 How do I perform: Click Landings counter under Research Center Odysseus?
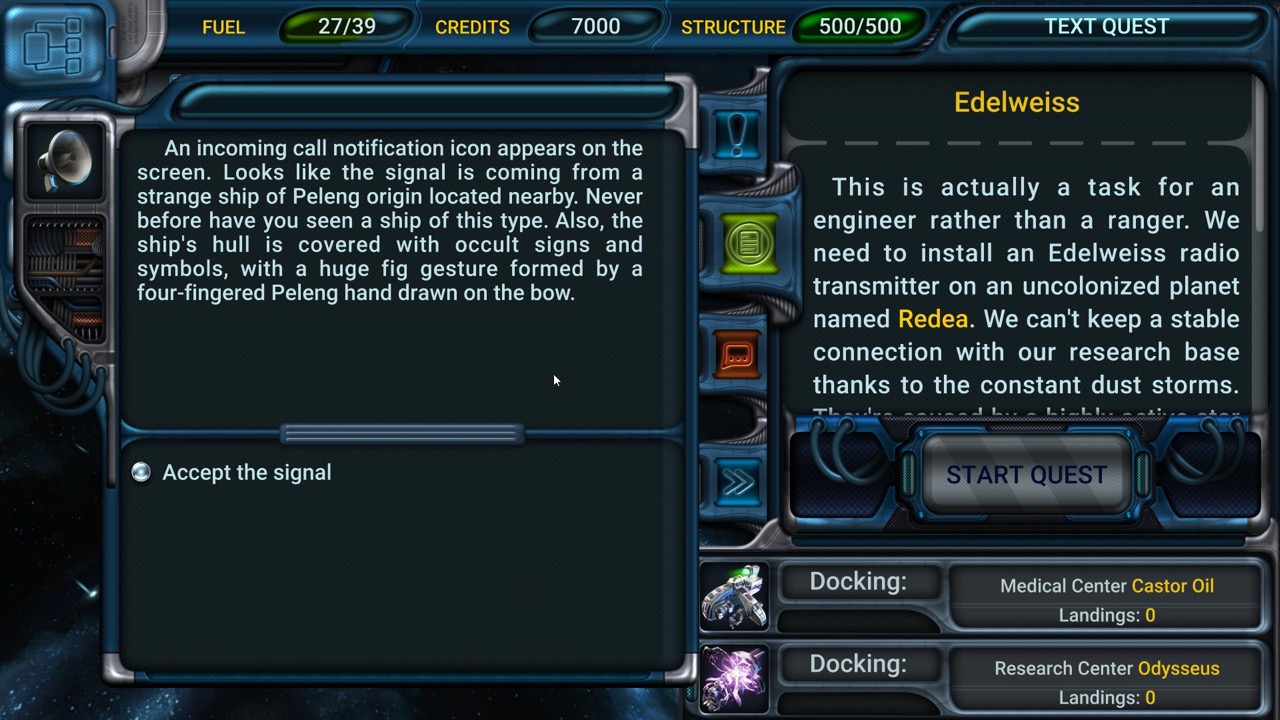click(1106, 697)
